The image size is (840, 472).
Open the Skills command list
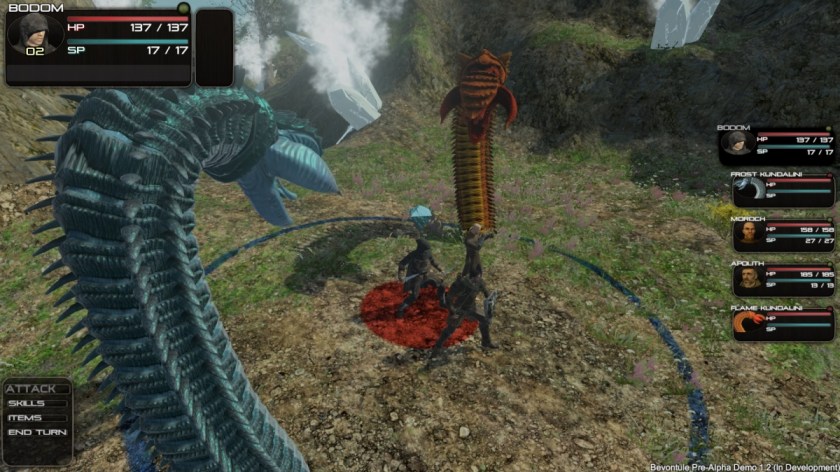[27, 403]
